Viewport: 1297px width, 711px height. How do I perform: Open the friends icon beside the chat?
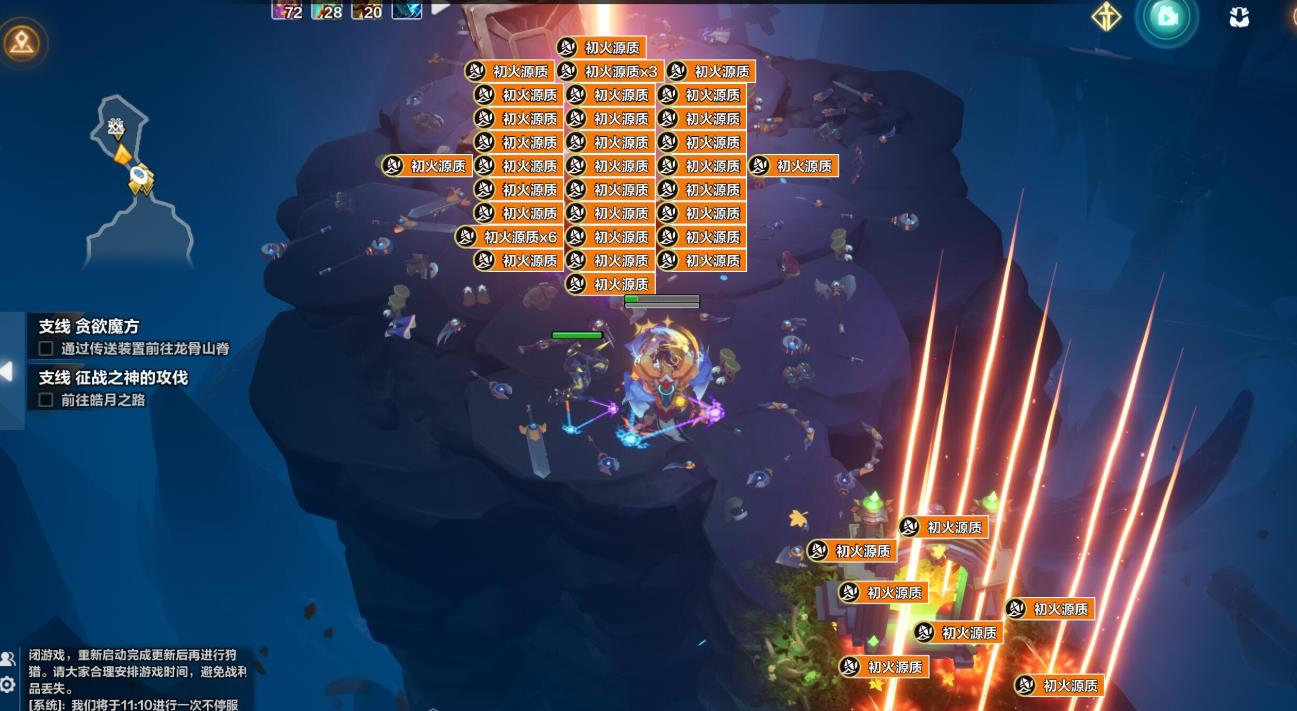(8, 659)
